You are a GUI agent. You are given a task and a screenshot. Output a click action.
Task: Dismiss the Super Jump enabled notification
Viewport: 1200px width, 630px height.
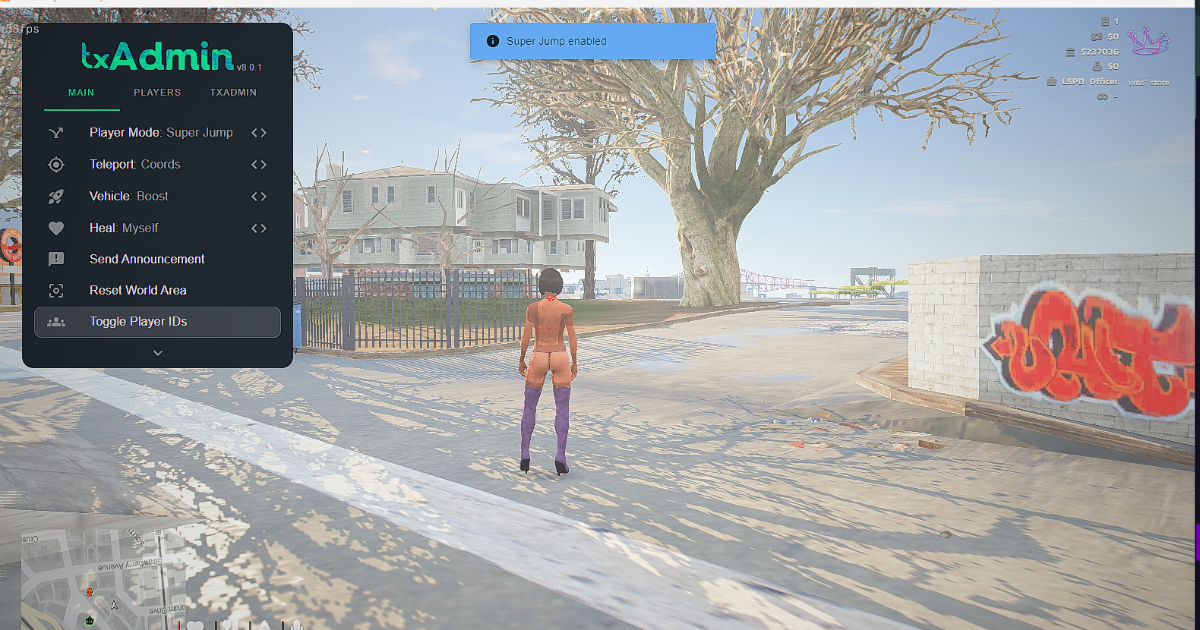pyautogui.click(x=593, y=41)
